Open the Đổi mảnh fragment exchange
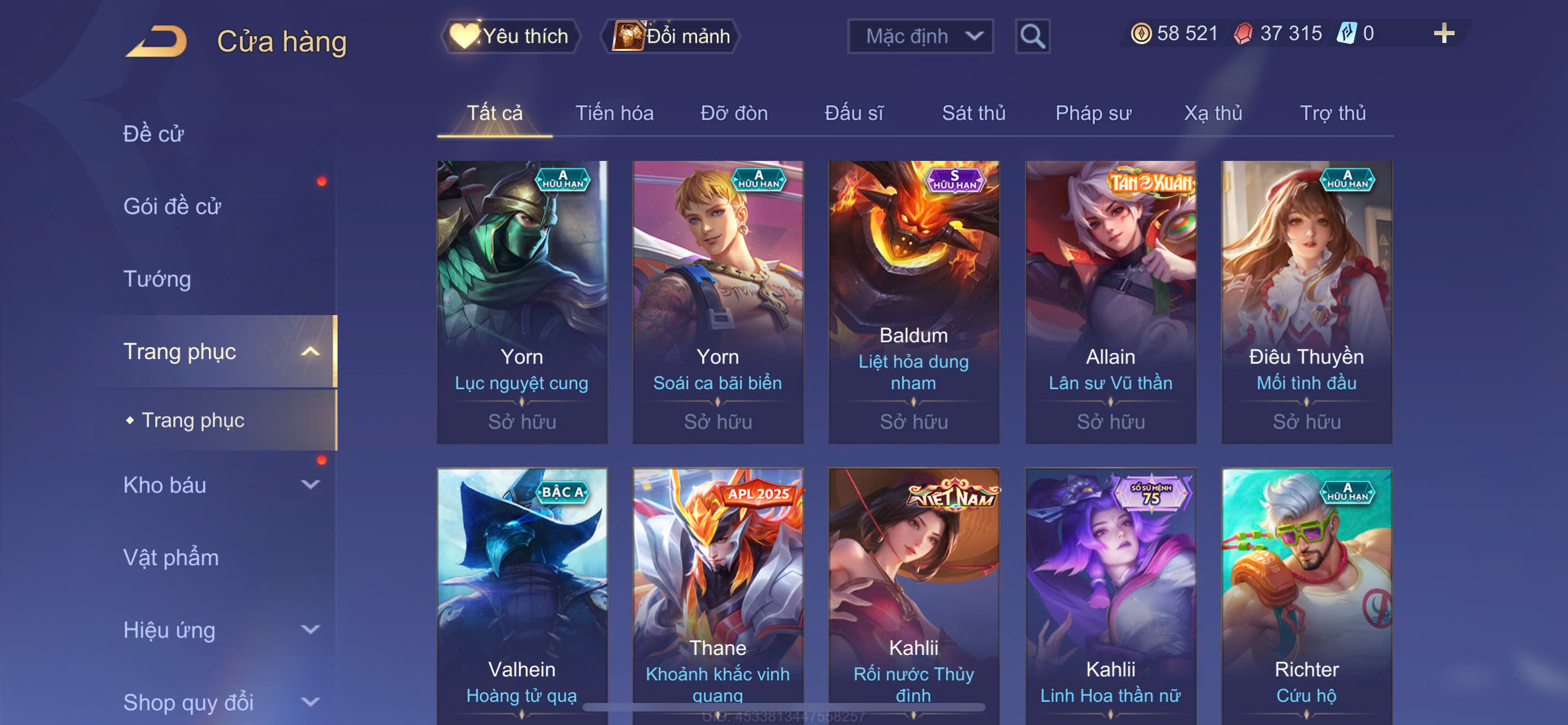This screenshot has width=1568, height=725. click(x=671, y=36)
